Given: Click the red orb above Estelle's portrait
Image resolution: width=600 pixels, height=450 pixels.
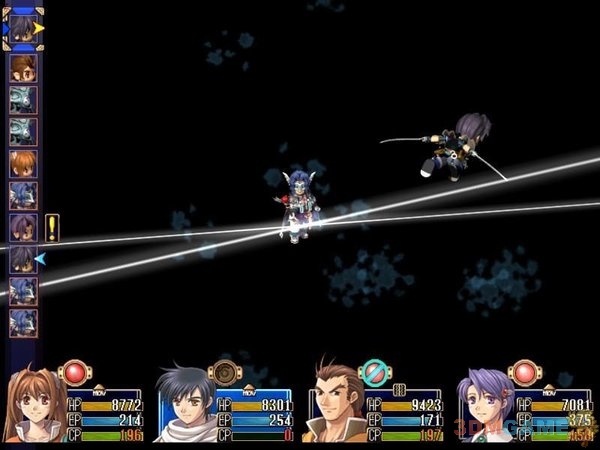Looking at the screenshot, I should click(76, 373).
